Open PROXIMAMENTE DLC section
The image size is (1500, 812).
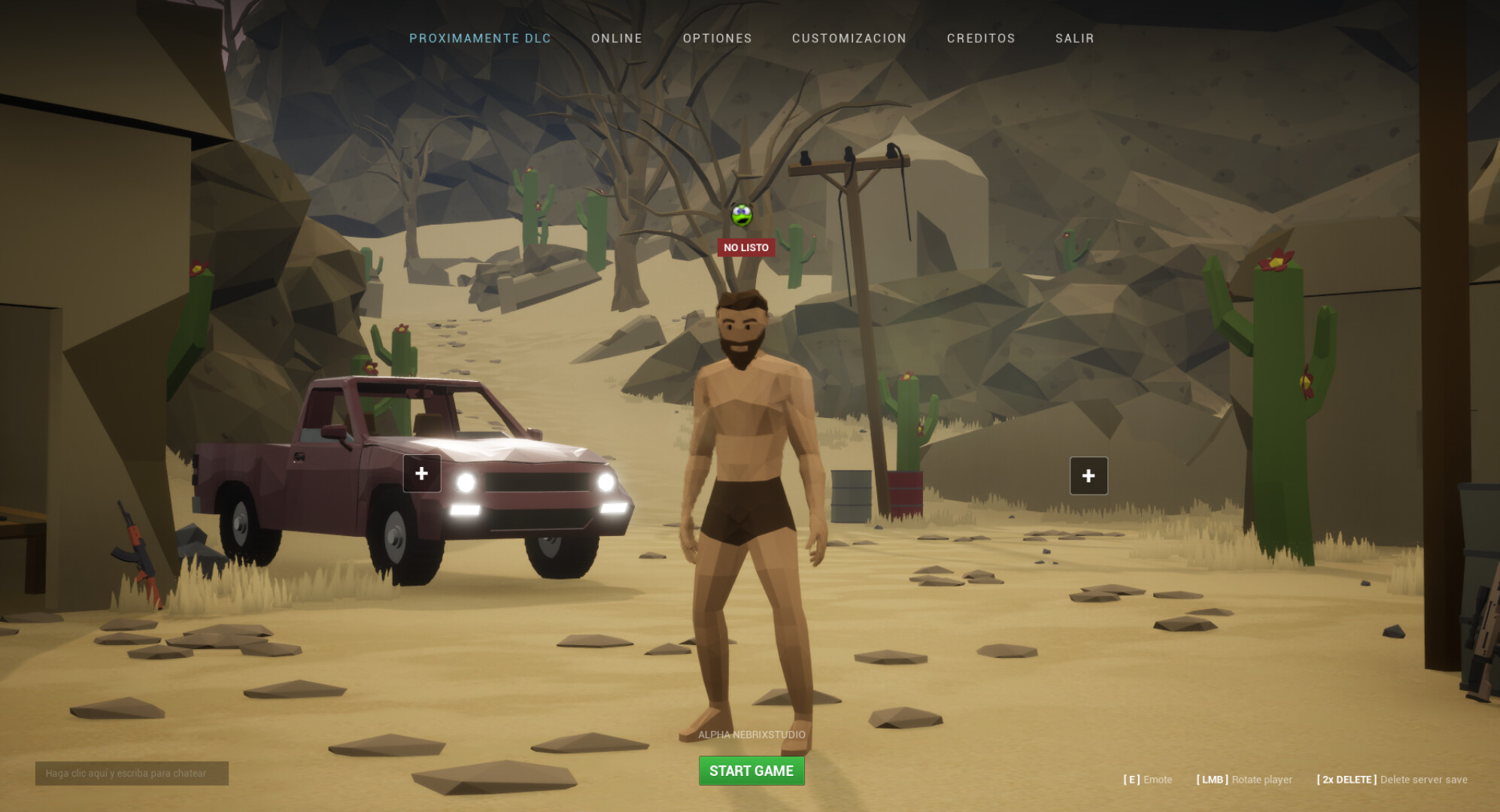pyautogui.click(x=480, y=38)
